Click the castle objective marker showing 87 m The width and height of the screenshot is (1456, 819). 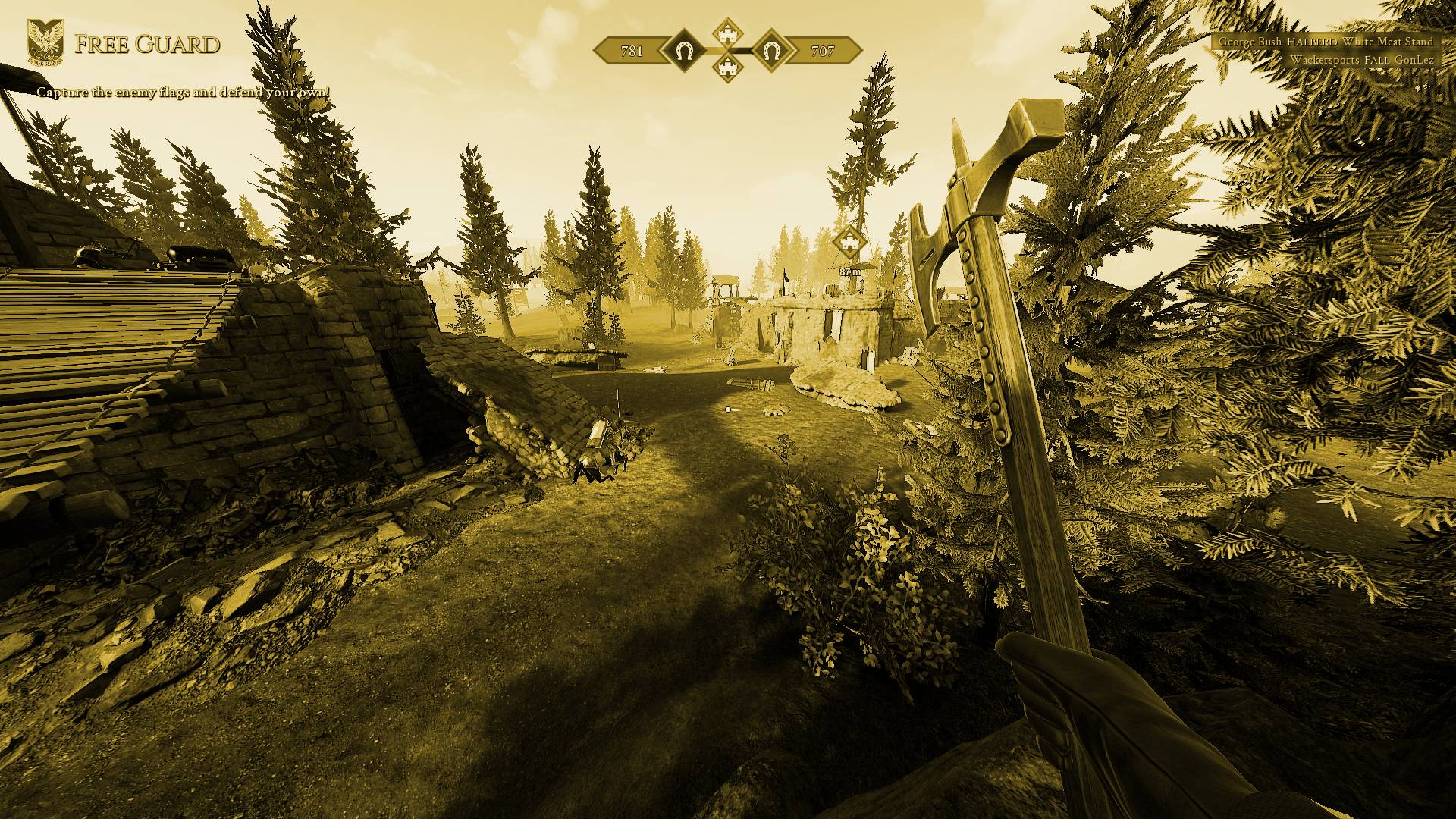click(x=849, y=243)
